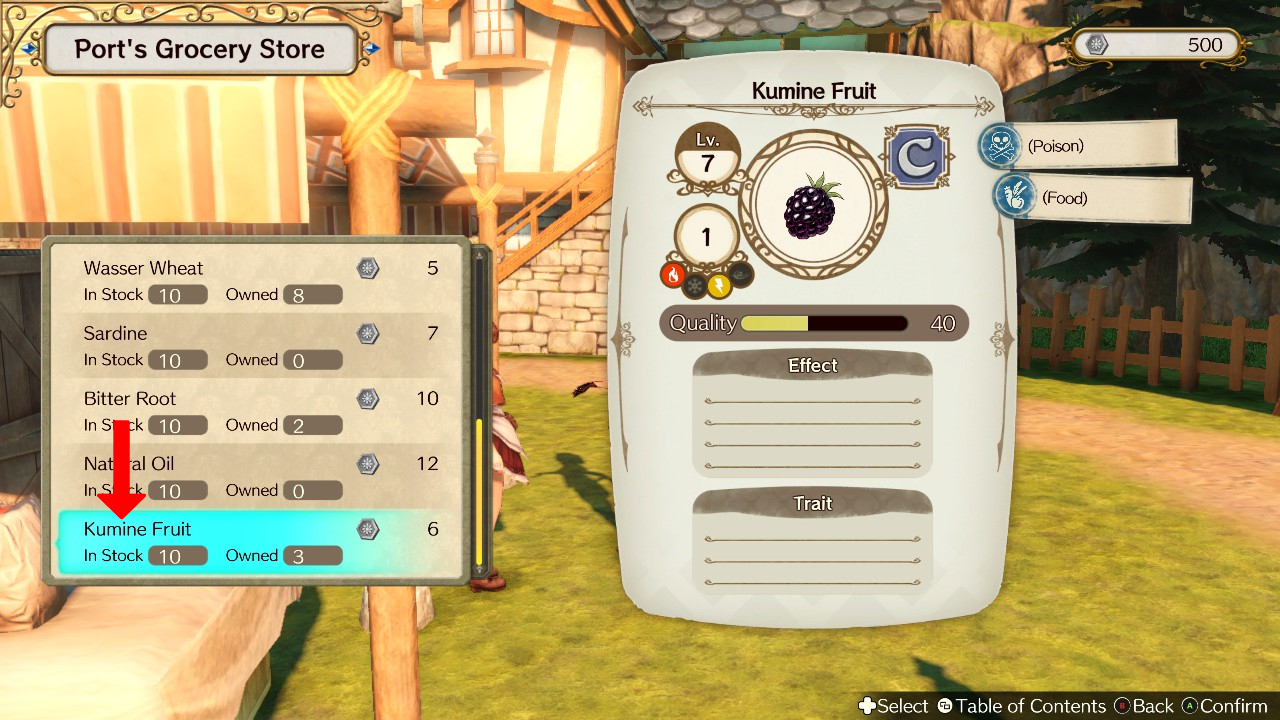Click the C rank badge
1280x720 pixels.
pyautogui.click(x=915, y=155)
